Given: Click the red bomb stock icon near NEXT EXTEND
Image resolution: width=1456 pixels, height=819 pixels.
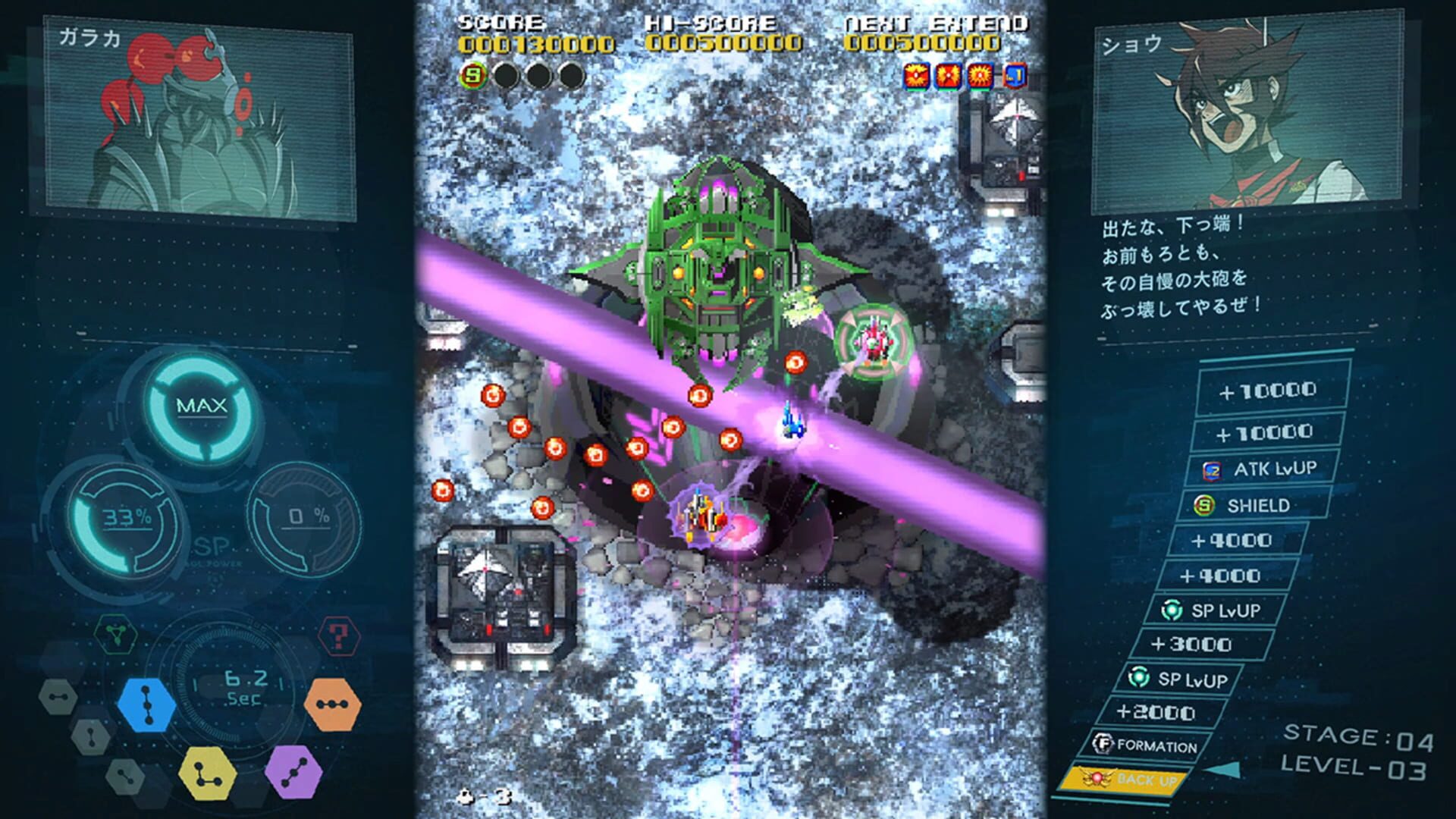Looking at the screenshot, I should [915, 76].
